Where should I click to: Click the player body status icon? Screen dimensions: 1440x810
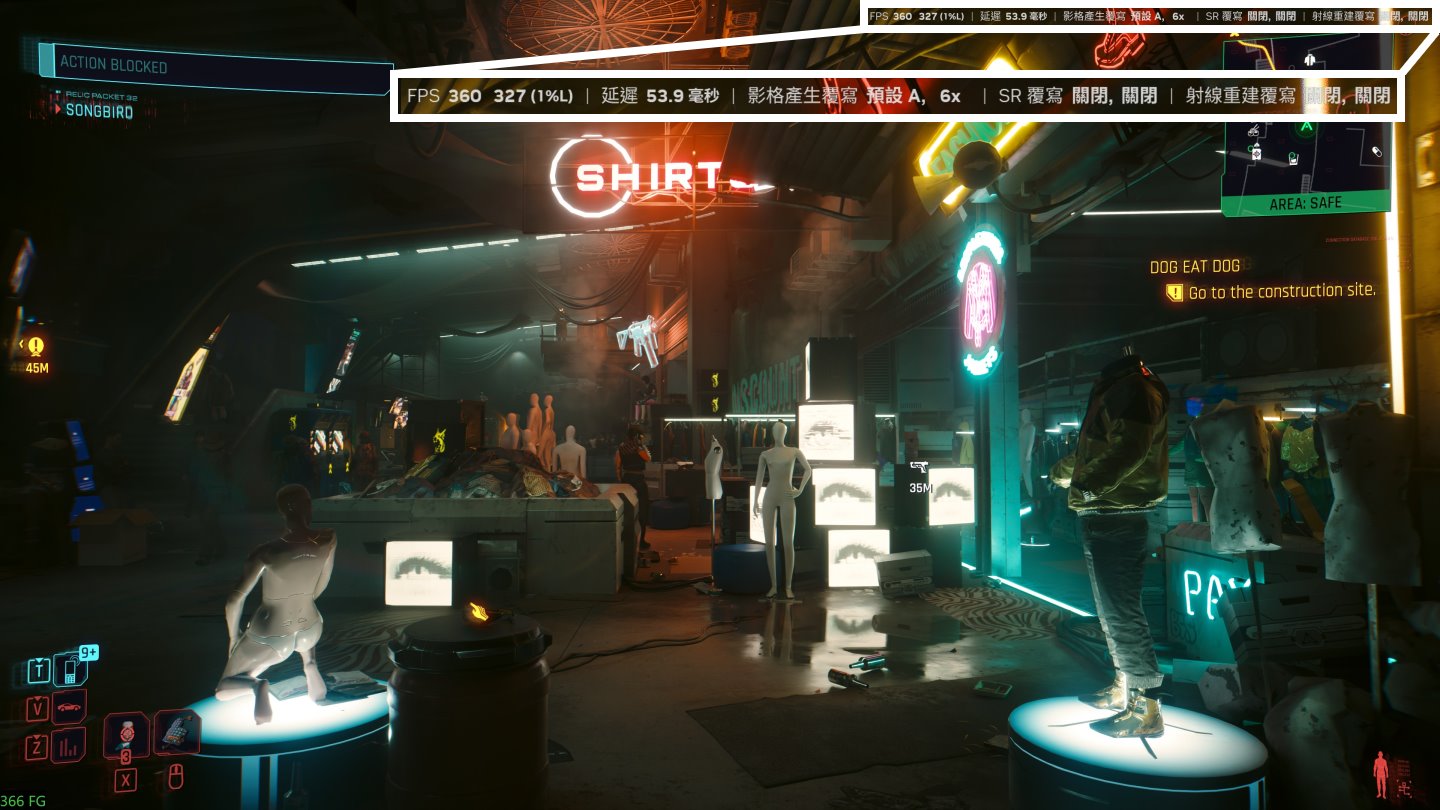(1381, 775)
